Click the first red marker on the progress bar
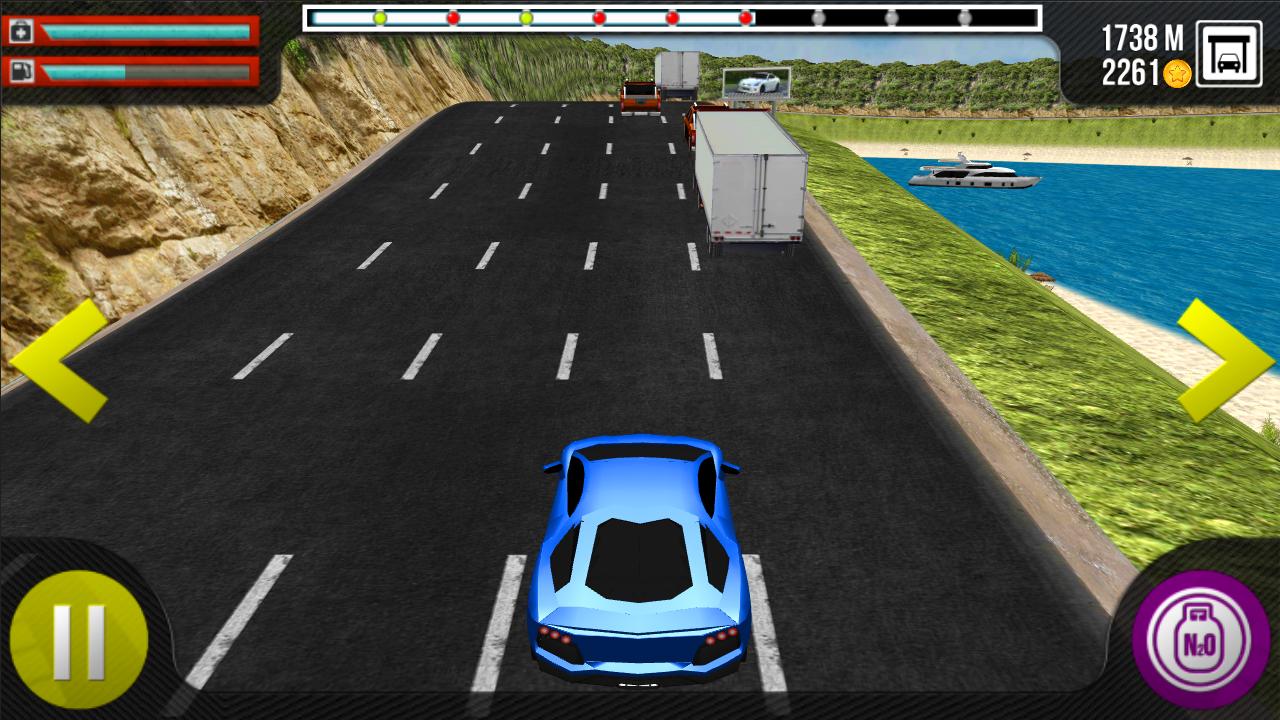The image size is (1280, 720). click(x=452, y=16)
